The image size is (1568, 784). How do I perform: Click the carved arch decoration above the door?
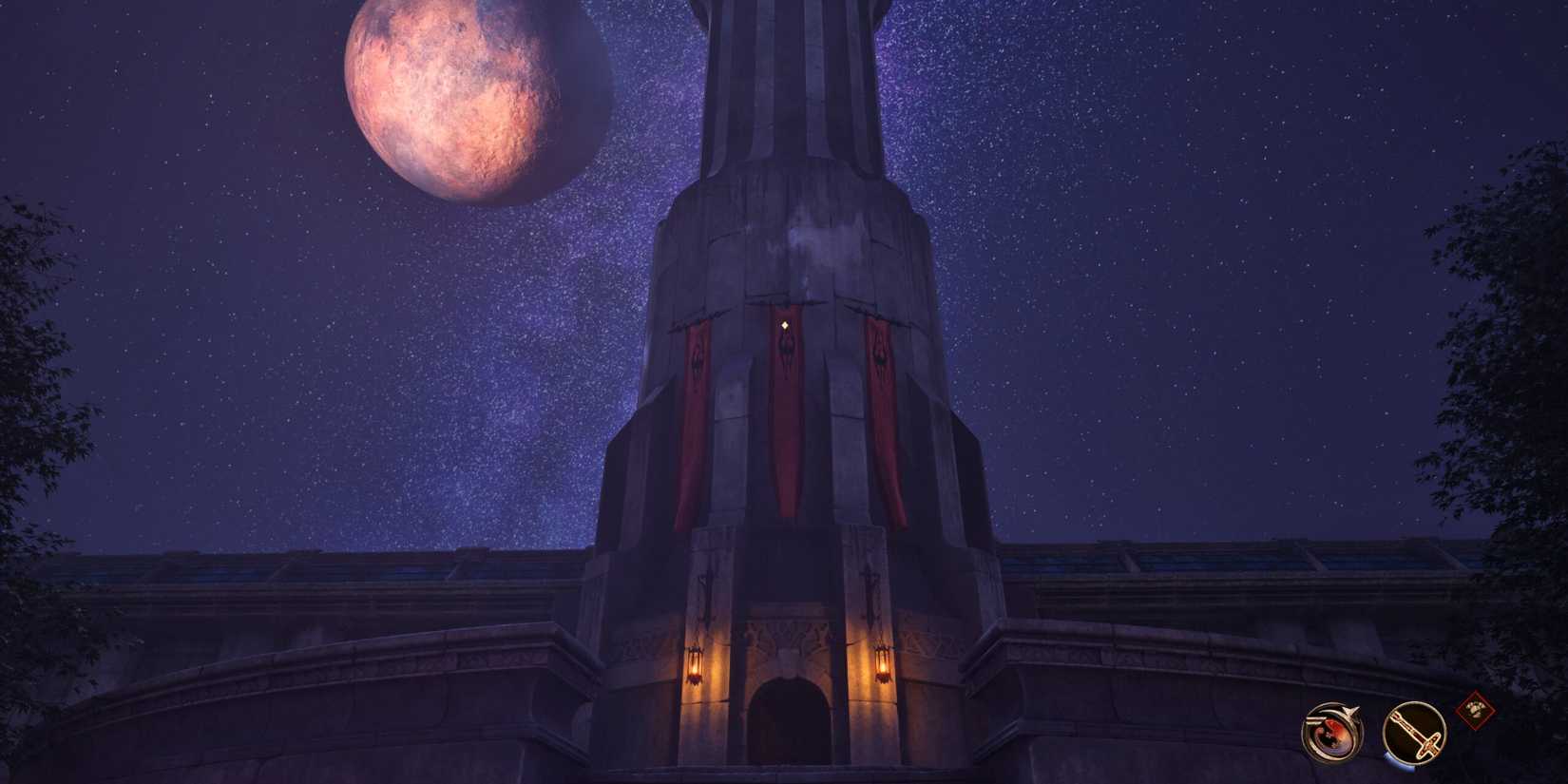coord(786,635)
